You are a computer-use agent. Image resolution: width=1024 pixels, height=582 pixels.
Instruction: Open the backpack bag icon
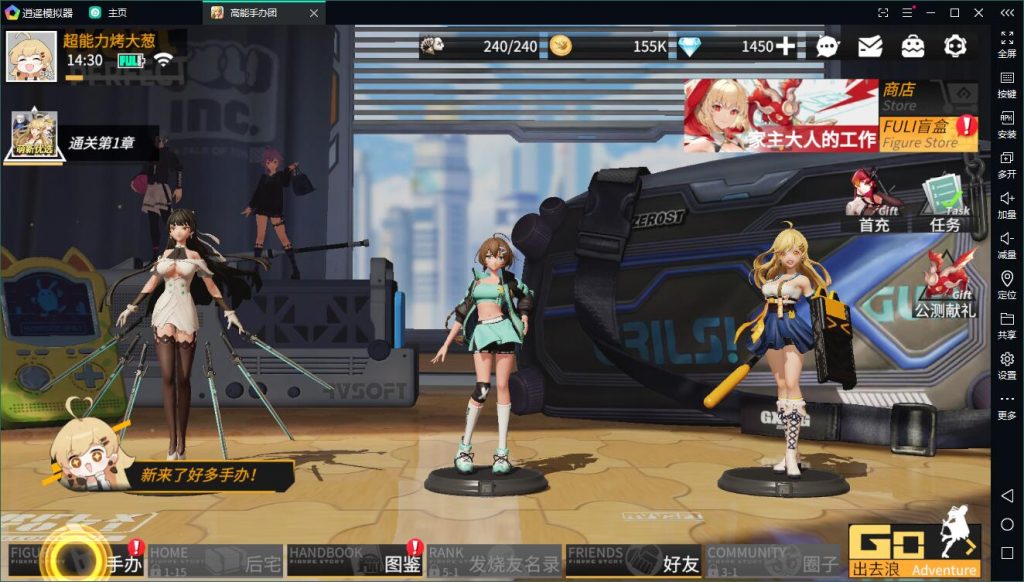point(912,46)
